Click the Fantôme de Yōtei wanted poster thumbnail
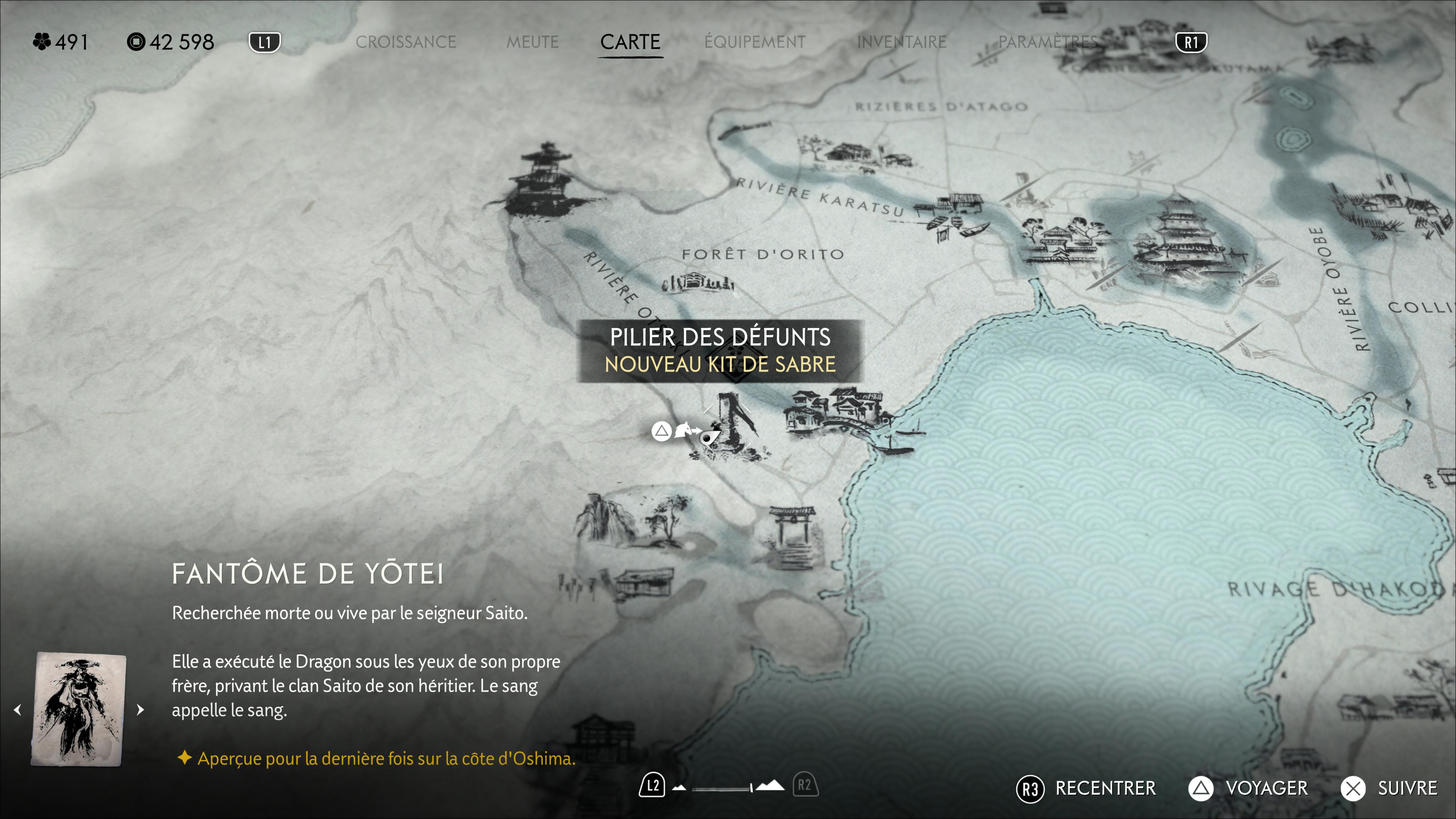 (79, 709)
